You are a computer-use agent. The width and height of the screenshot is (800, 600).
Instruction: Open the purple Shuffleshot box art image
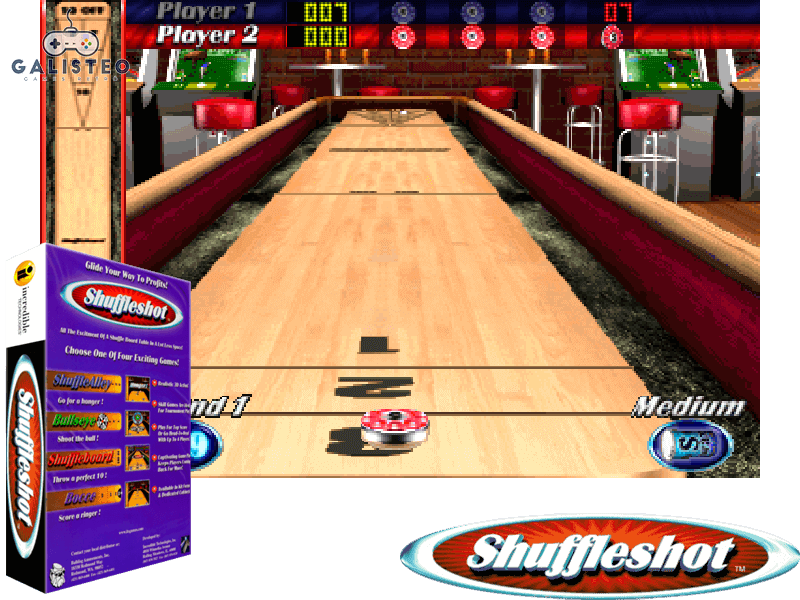(x=100, y=422)
